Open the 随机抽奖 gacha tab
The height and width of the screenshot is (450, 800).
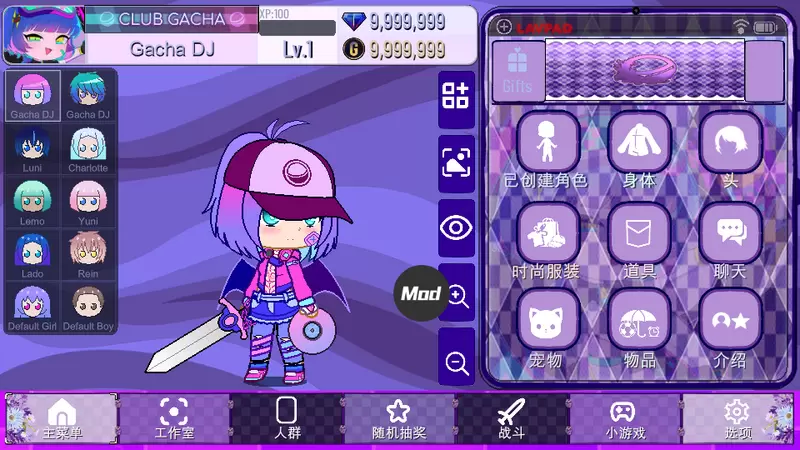[398, 418]
